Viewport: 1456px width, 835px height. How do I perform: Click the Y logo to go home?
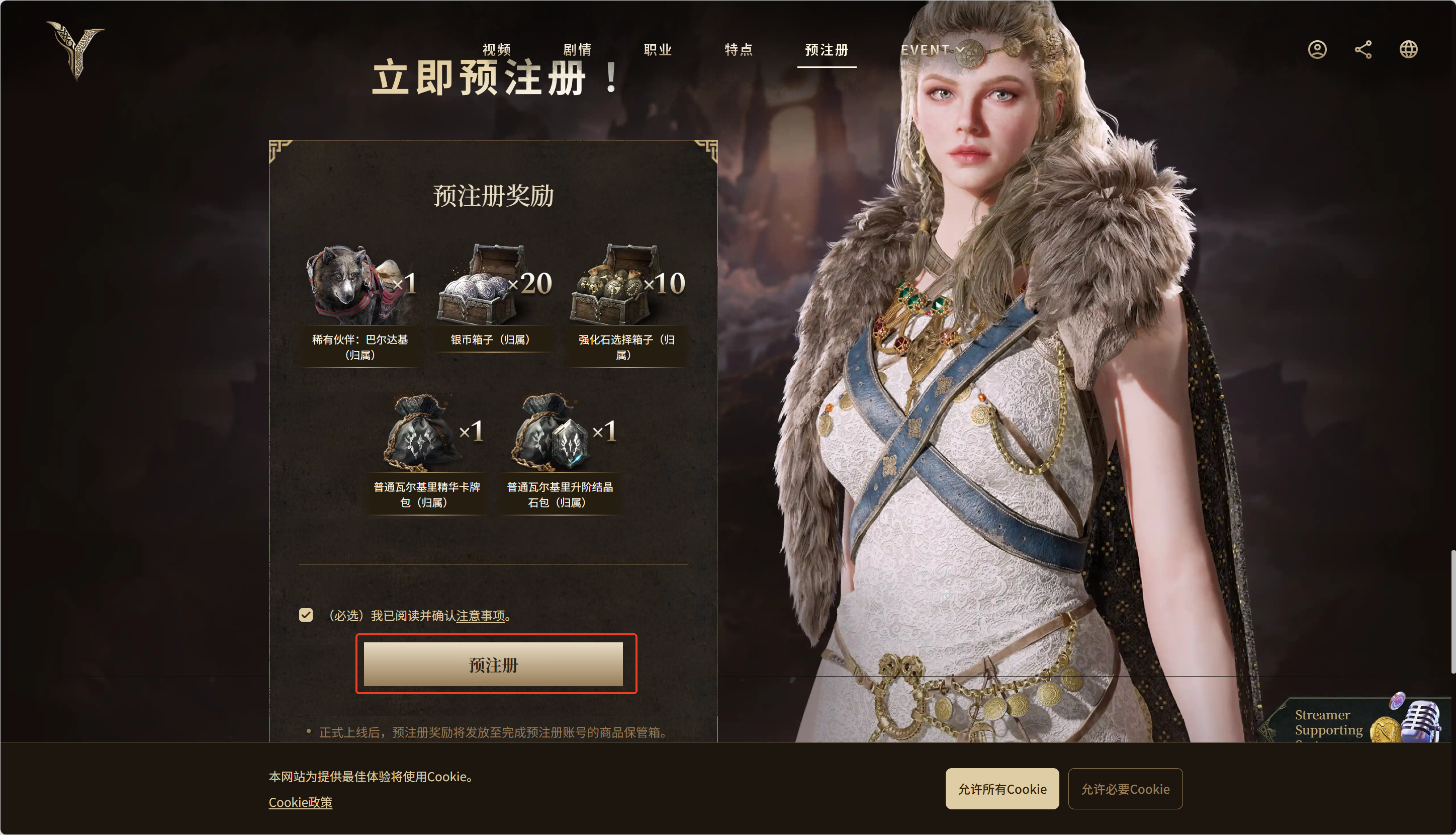pyautogui.click(x=76, y=50)
